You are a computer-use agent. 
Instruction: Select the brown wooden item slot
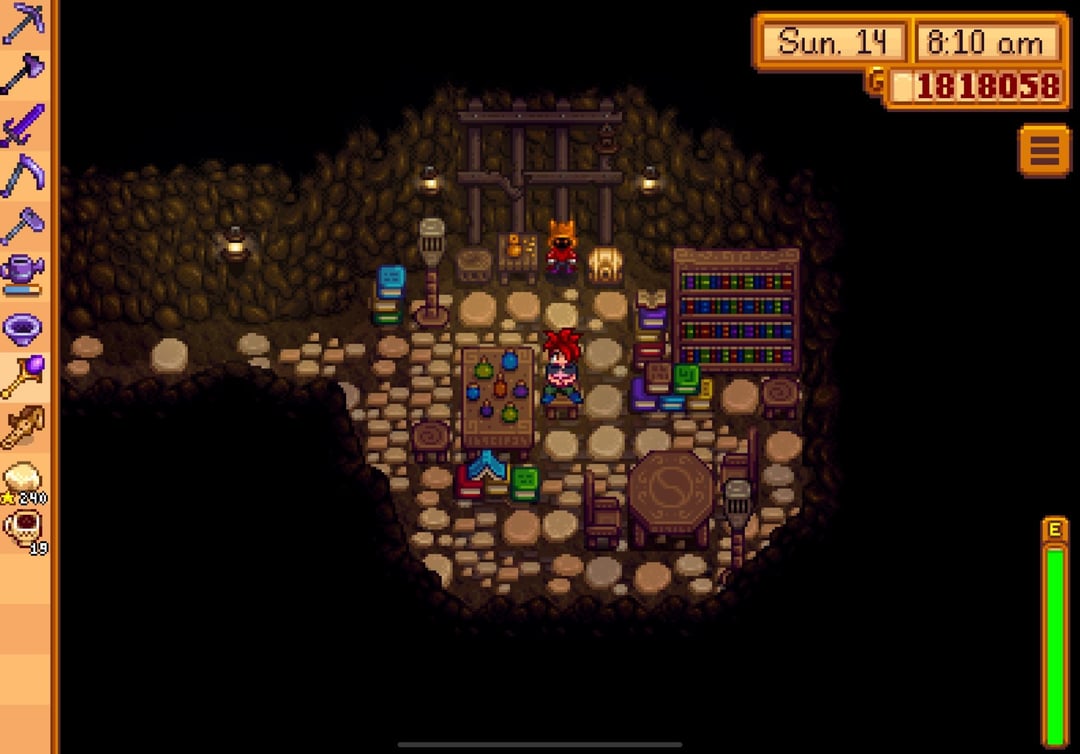pyautogui.click(x=24, y=428)
